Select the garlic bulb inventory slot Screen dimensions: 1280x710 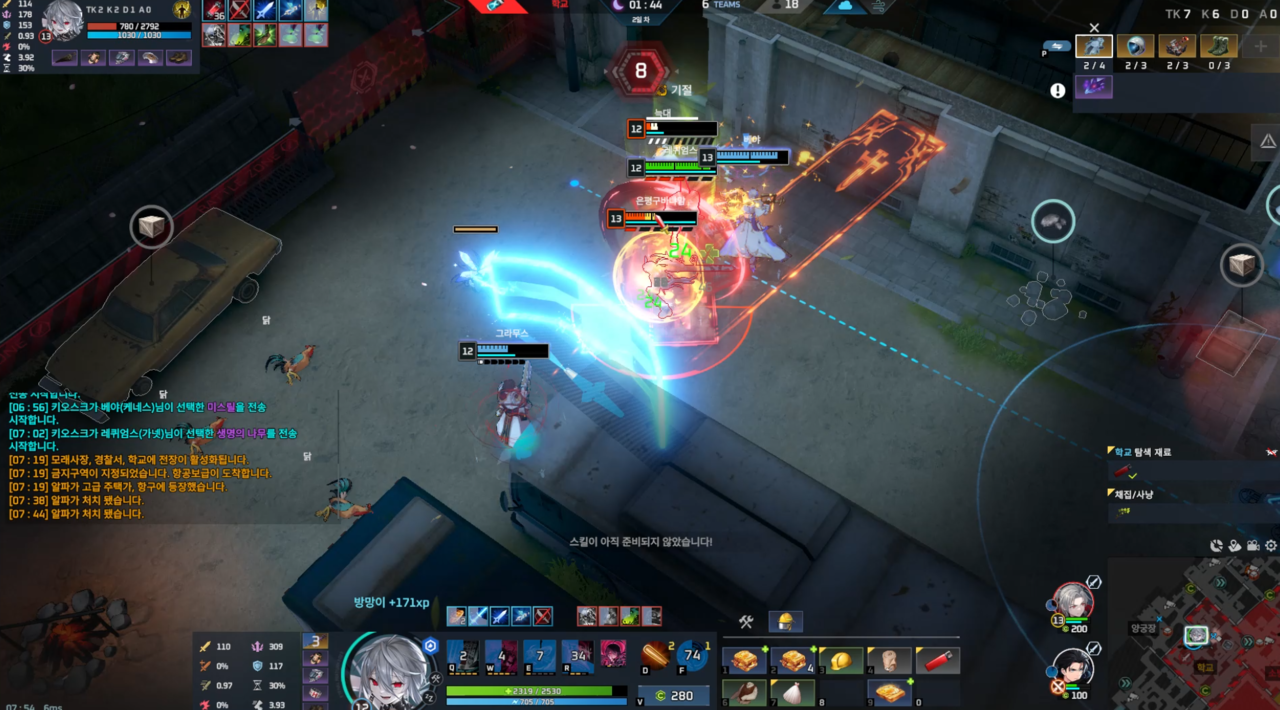tap(793, 693)
